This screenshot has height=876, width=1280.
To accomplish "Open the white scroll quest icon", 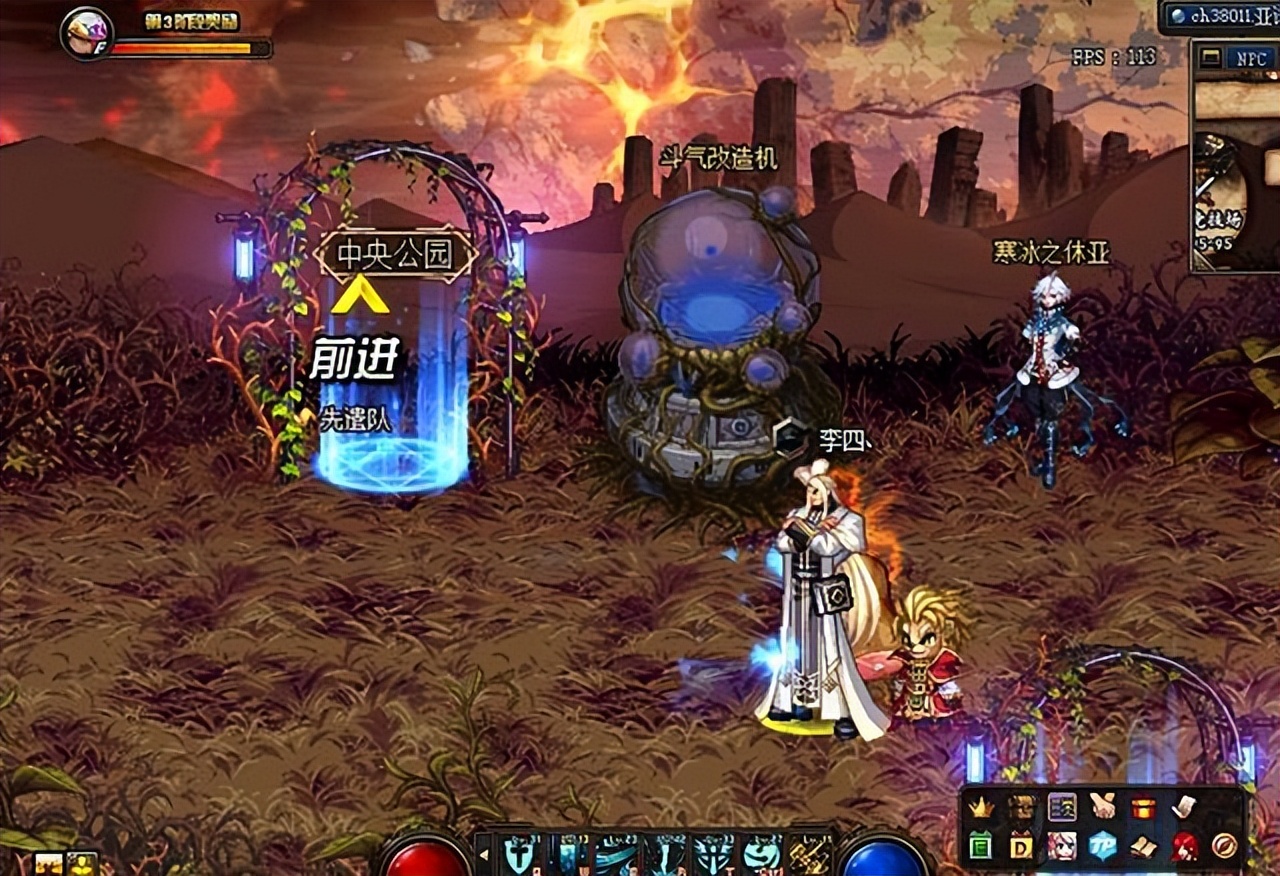I will (x=1184, y=806).
